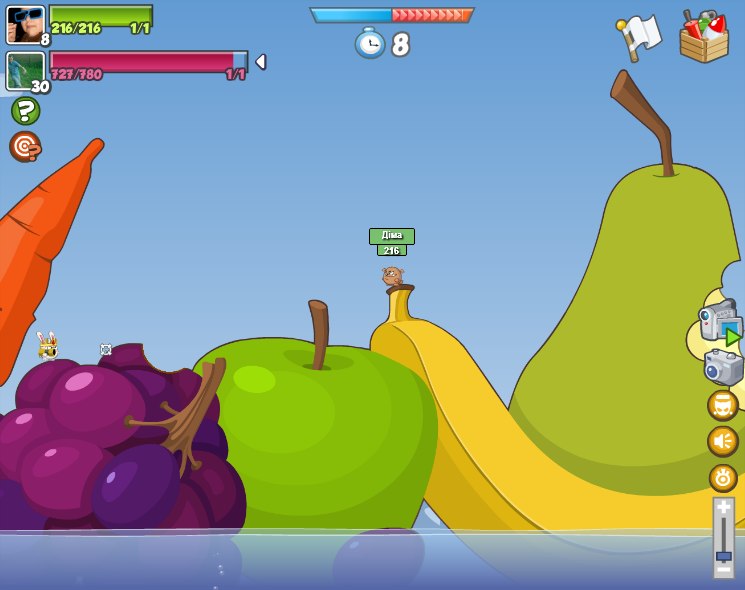Take a screenshot with the photo camera
The width and height of the screenshot is (745, 590).
pyautogui.click(x=723, y=366)
